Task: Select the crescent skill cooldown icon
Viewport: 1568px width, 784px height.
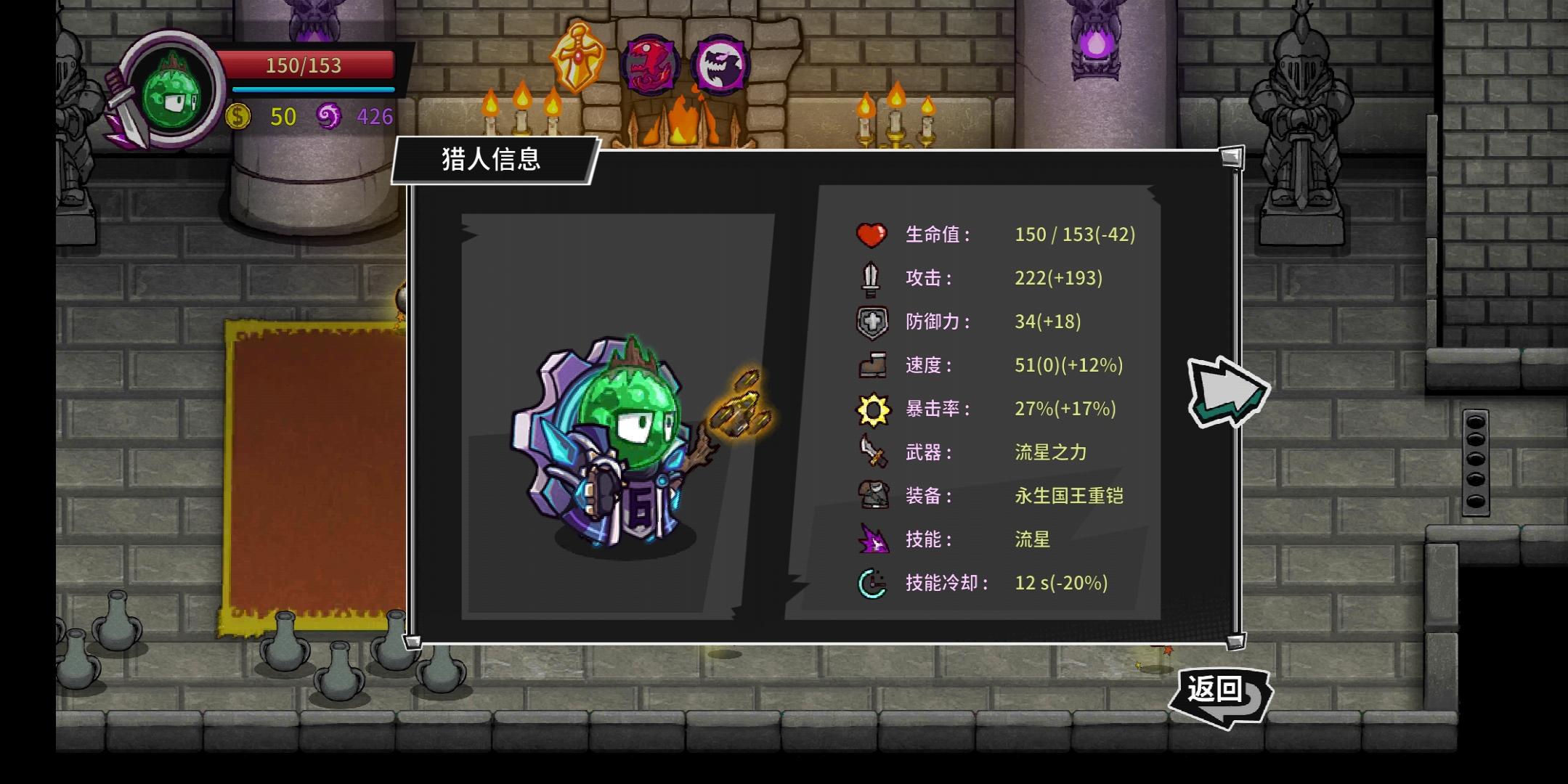Action: tap(874, 581)
